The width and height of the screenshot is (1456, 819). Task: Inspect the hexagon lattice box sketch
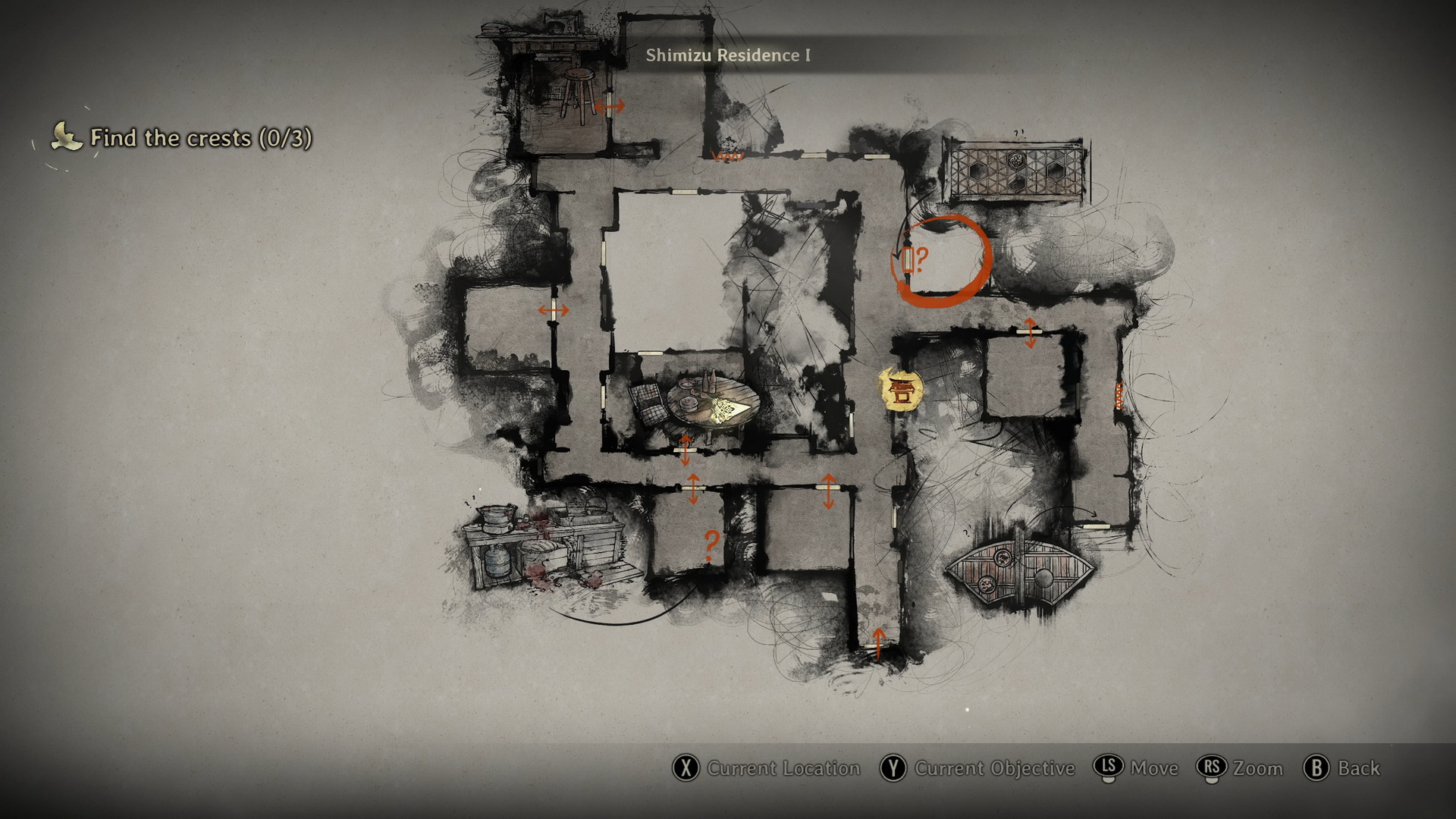[x=1014, y=171]
